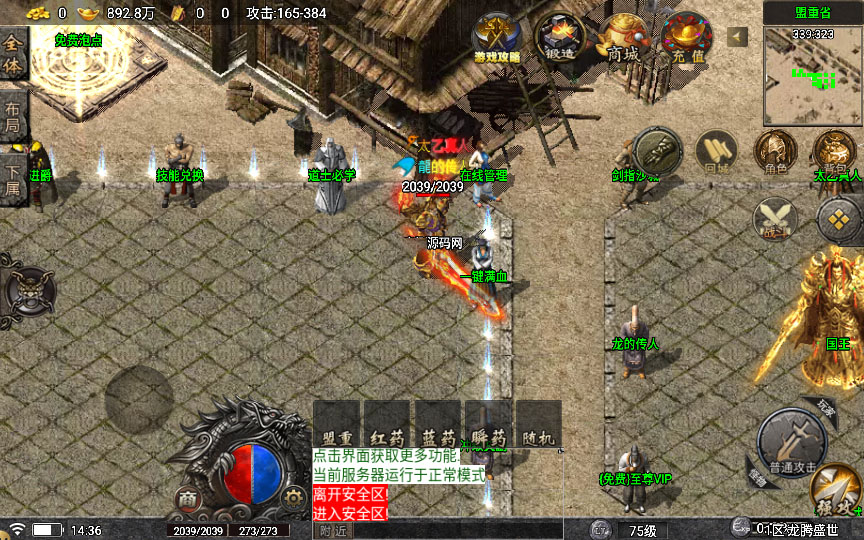Switch to the 全体 tab
This screenshot has width=864, height=540.
click(x=14, y=55)
